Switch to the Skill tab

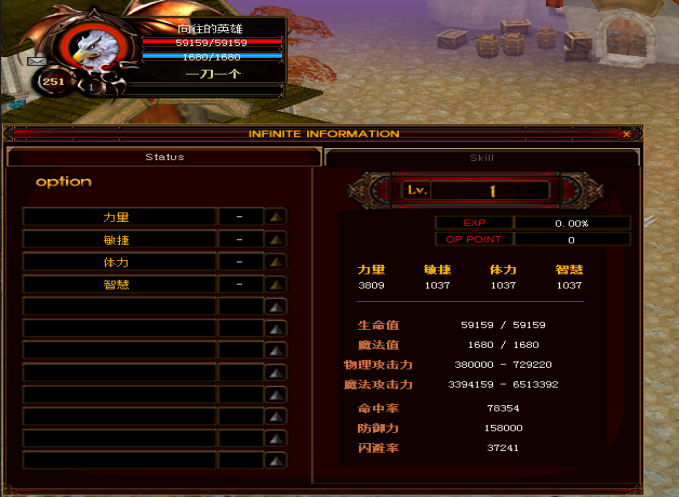(482, 157)
